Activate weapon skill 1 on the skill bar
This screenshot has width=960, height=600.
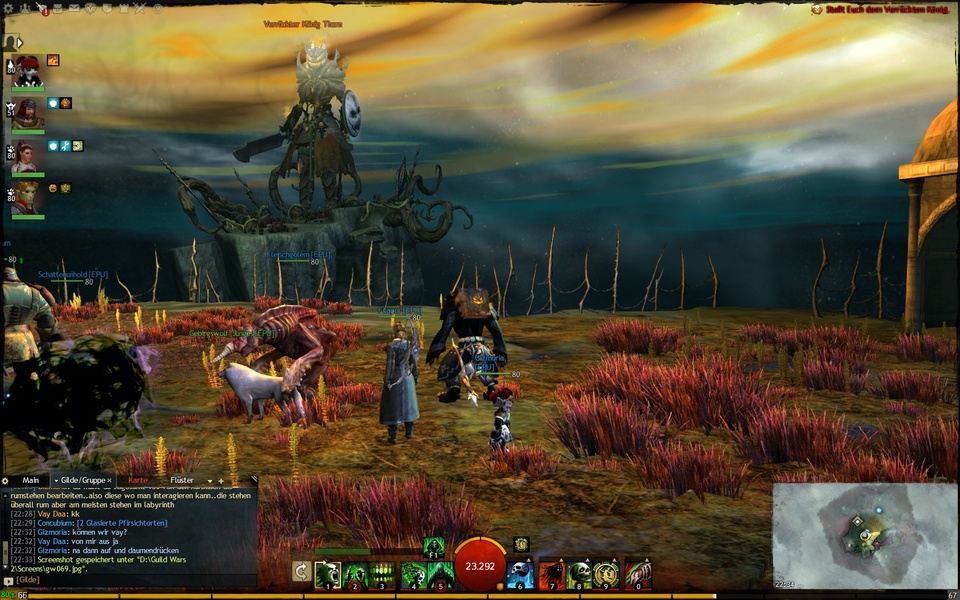click(328, 574)
